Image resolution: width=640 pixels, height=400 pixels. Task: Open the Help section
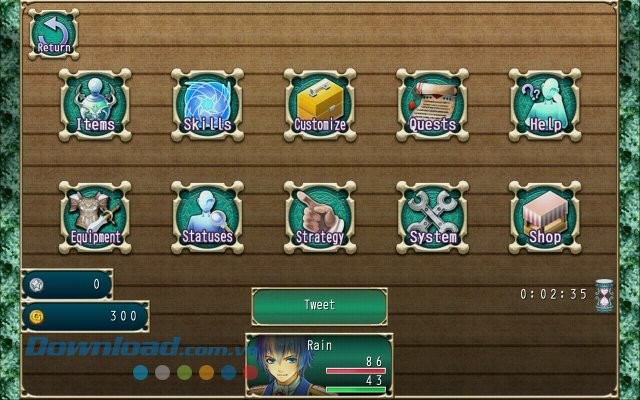click(x=545, y=105)
